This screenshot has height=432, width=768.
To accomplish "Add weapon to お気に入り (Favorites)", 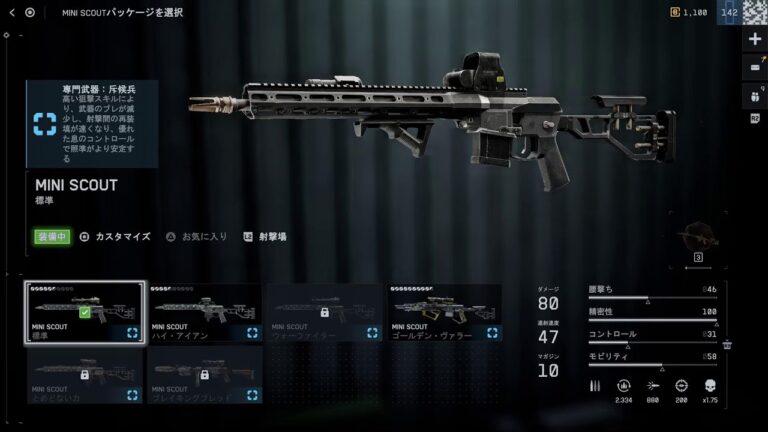I will [x=196, y=237].
